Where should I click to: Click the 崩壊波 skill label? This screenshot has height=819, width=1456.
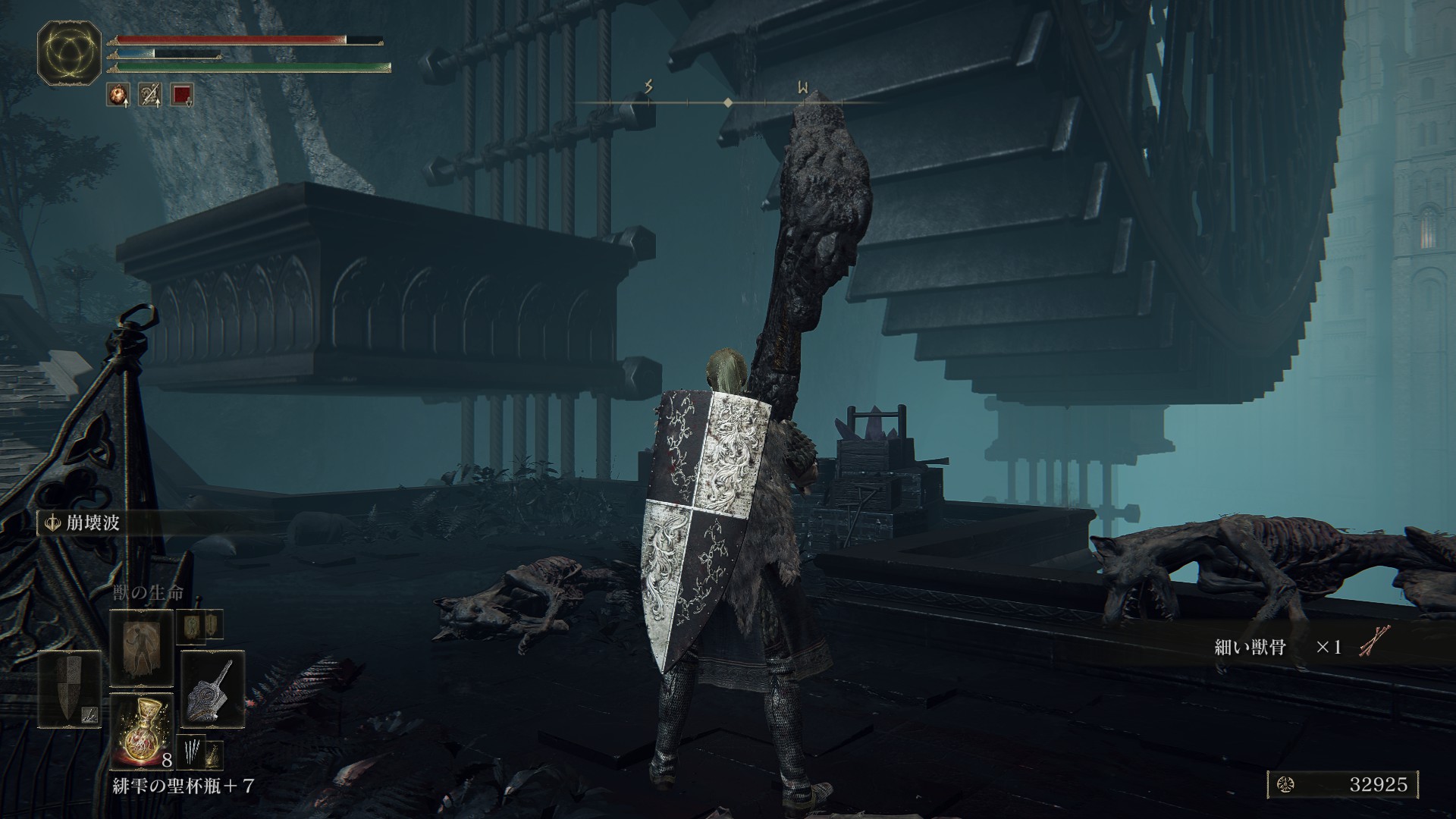[x=83, y=523]
